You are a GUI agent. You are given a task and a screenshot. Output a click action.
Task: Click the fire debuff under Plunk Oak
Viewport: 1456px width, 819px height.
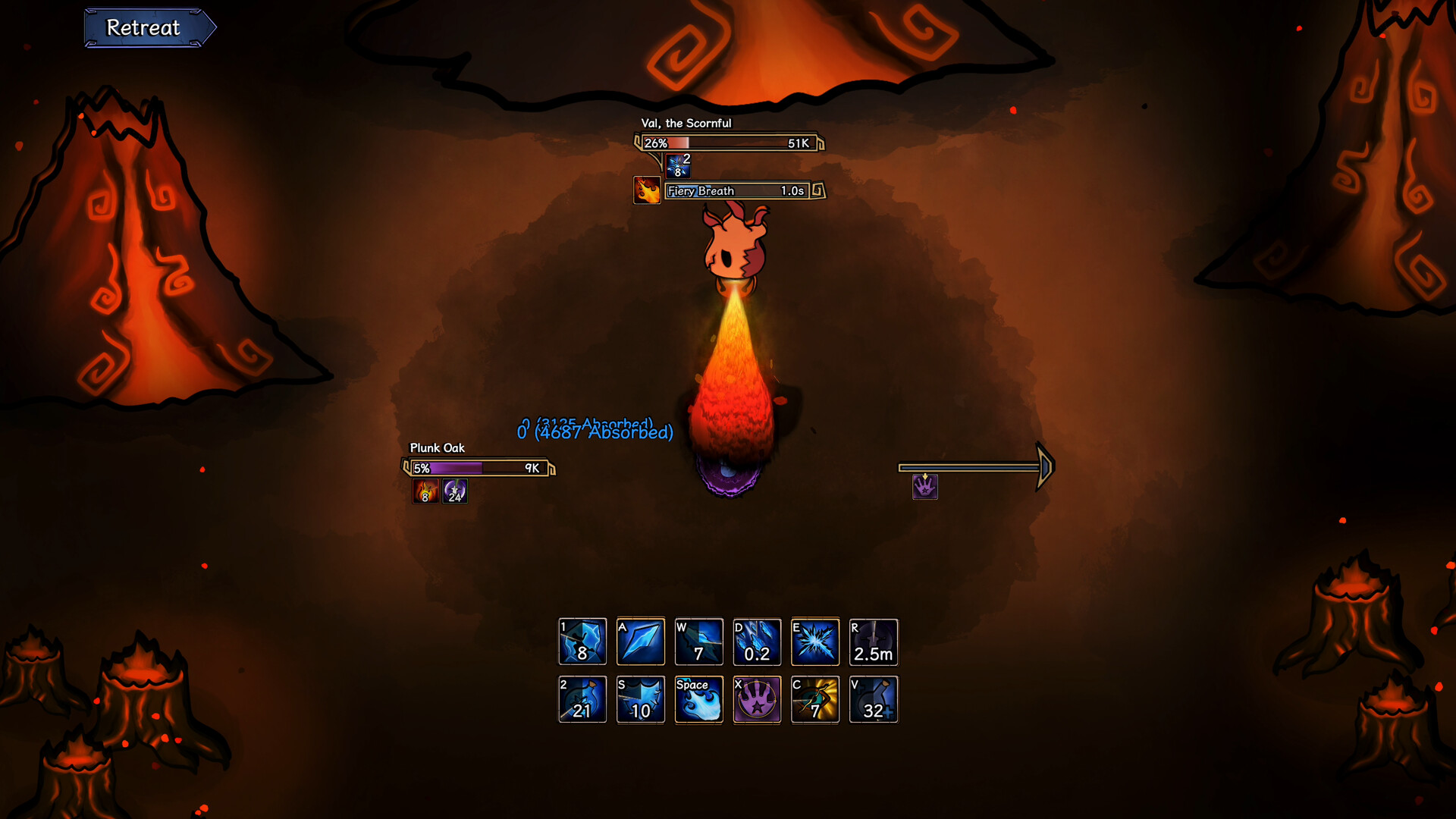tap(425, 491)
